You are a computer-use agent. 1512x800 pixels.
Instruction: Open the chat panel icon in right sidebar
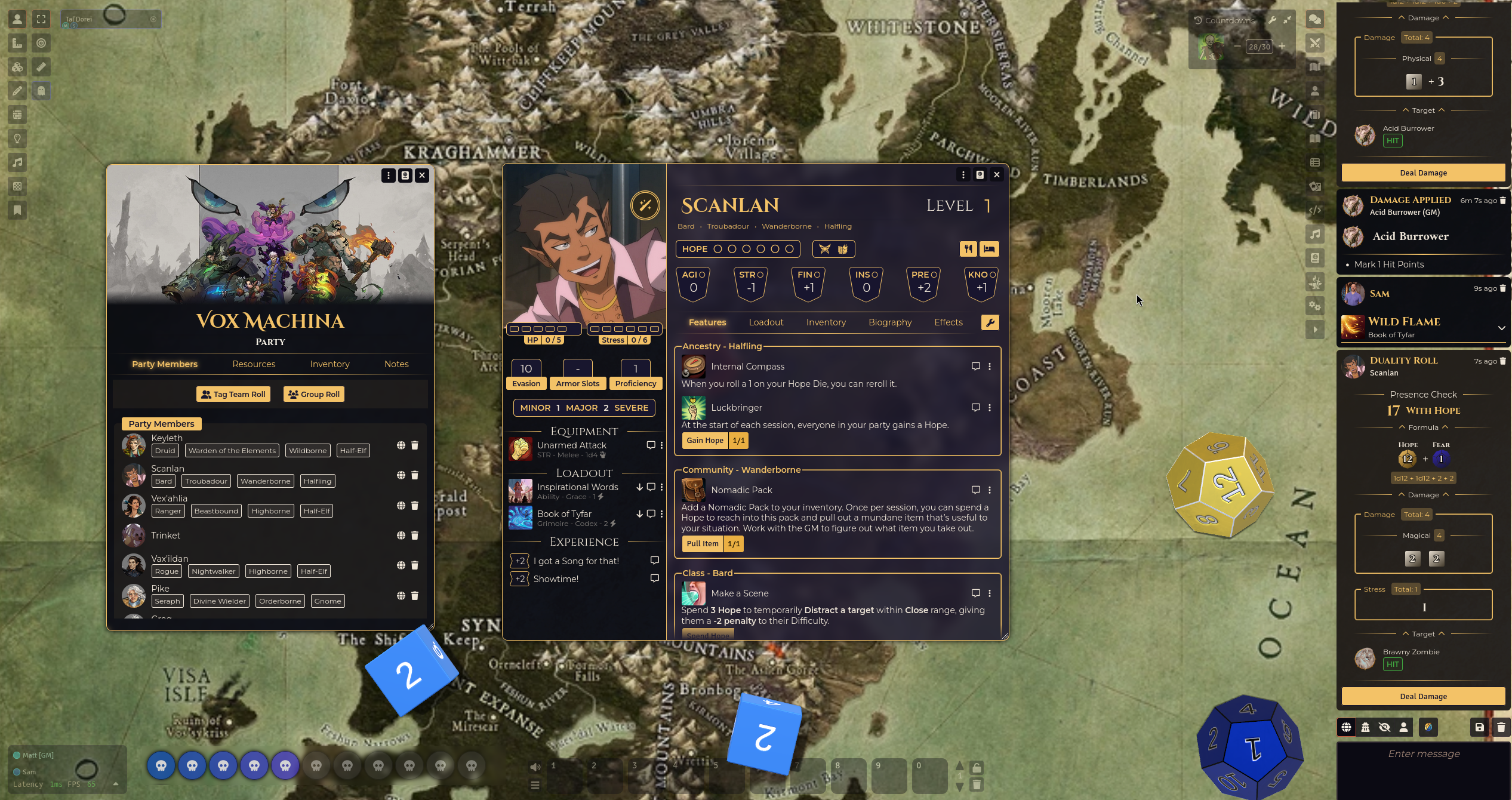pos(1315,19)
